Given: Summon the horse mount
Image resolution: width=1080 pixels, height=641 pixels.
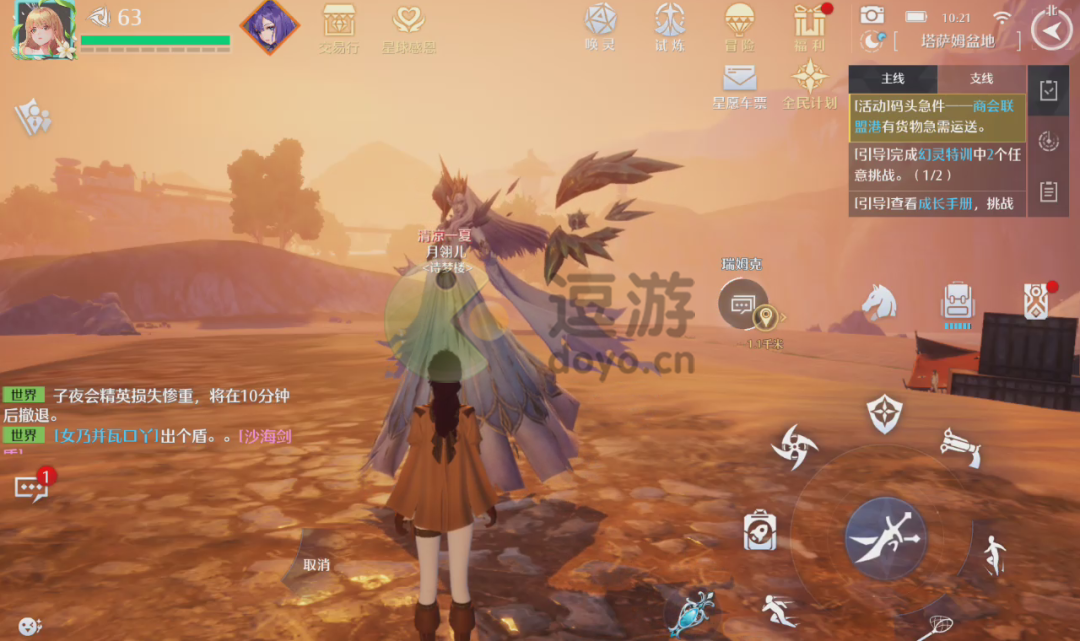Looking at the screenshot, I should [879, 302].
